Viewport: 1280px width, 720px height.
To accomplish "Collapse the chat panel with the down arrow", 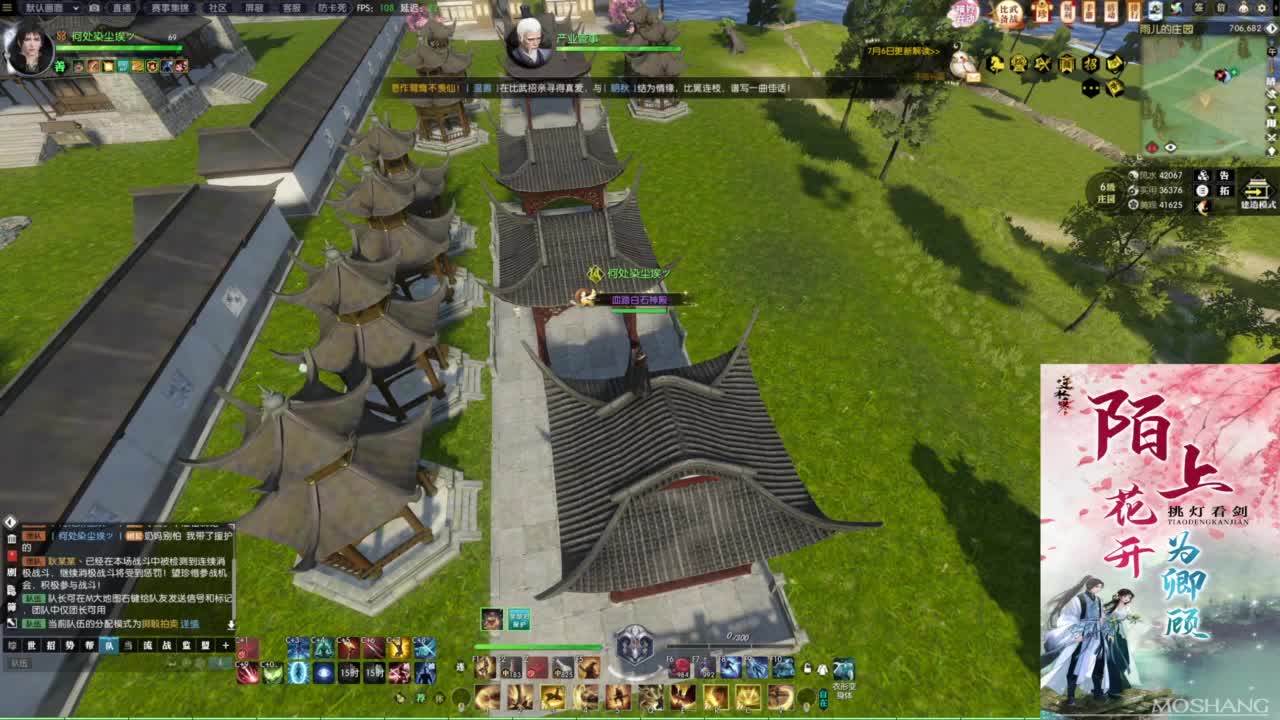I will pos(231,626).
